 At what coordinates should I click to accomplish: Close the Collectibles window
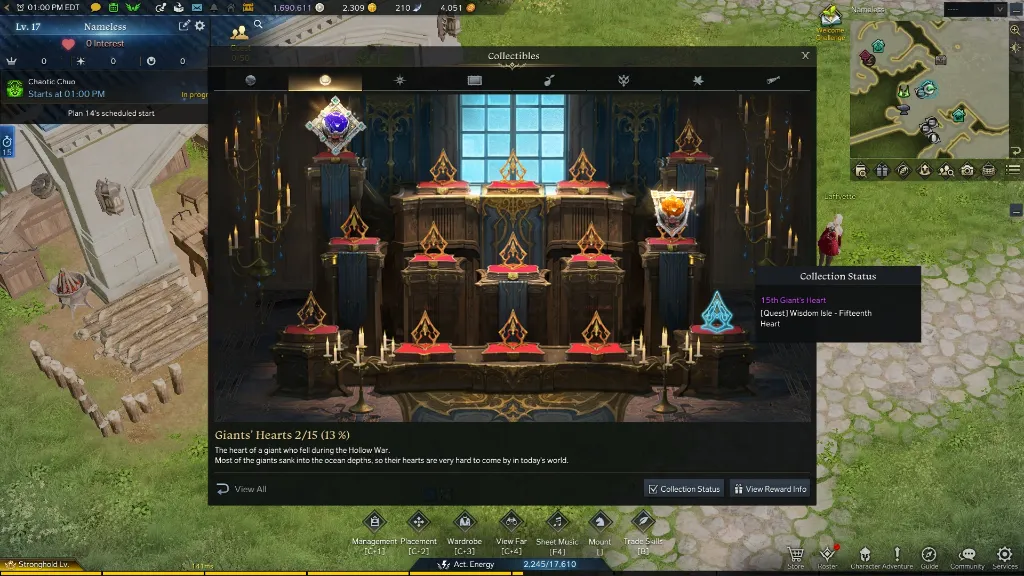pyautogui.click(x=805, y=56)
